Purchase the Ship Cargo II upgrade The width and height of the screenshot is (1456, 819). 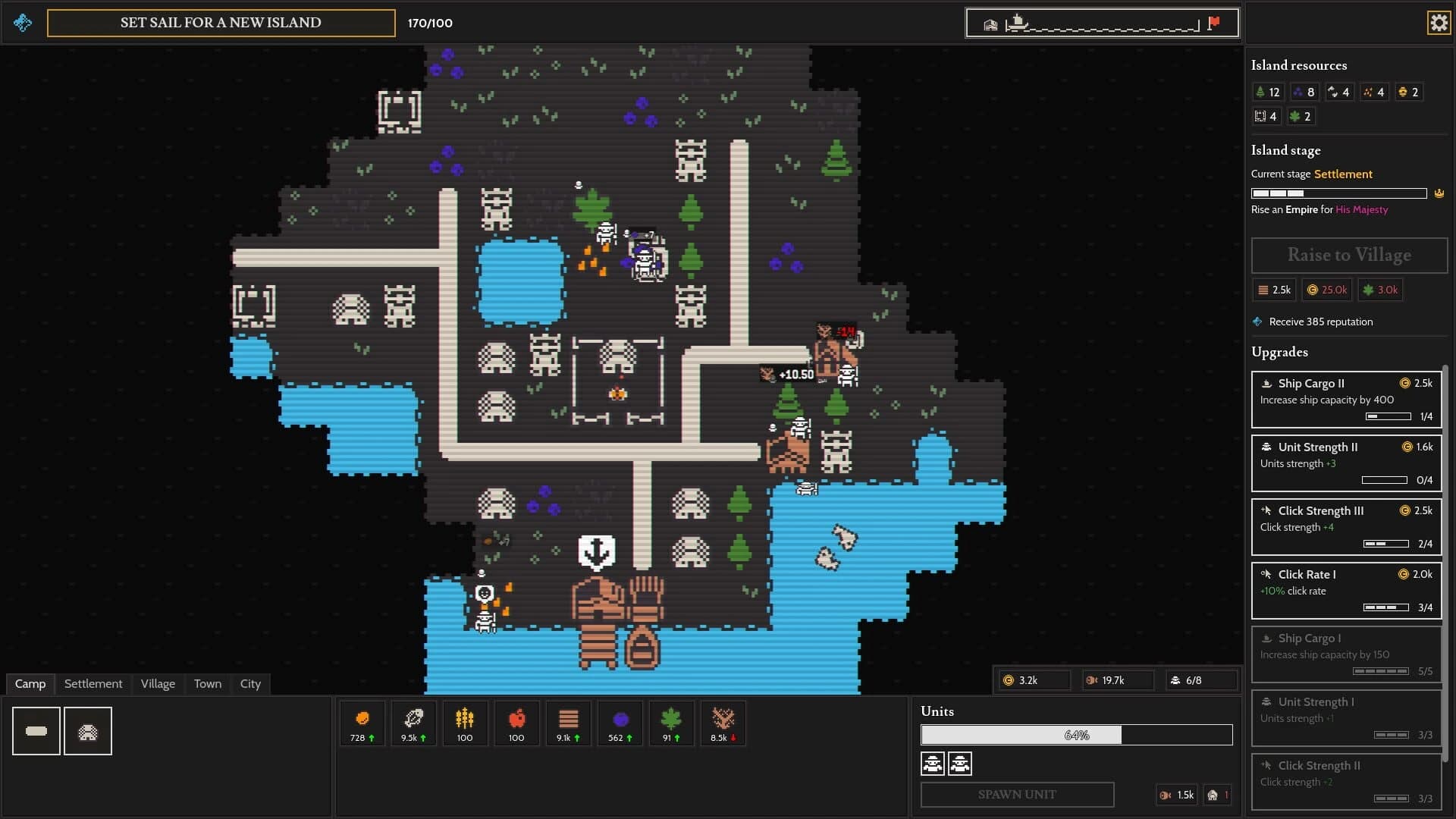[1347, 398]
